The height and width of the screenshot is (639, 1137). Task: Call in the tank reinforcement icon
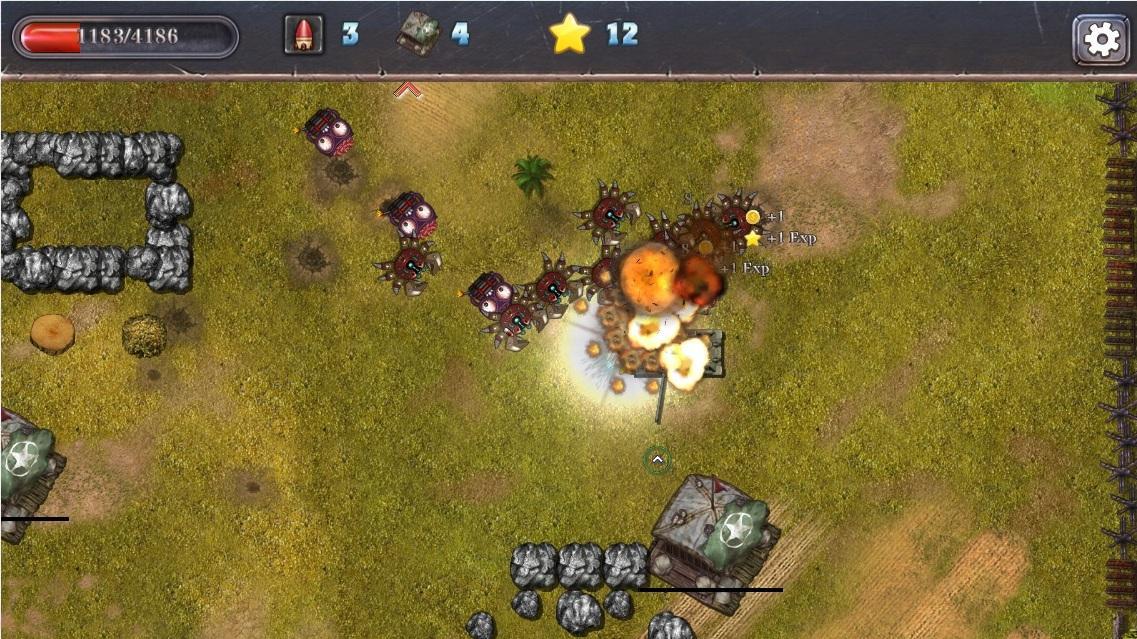[x=418, y=35]
